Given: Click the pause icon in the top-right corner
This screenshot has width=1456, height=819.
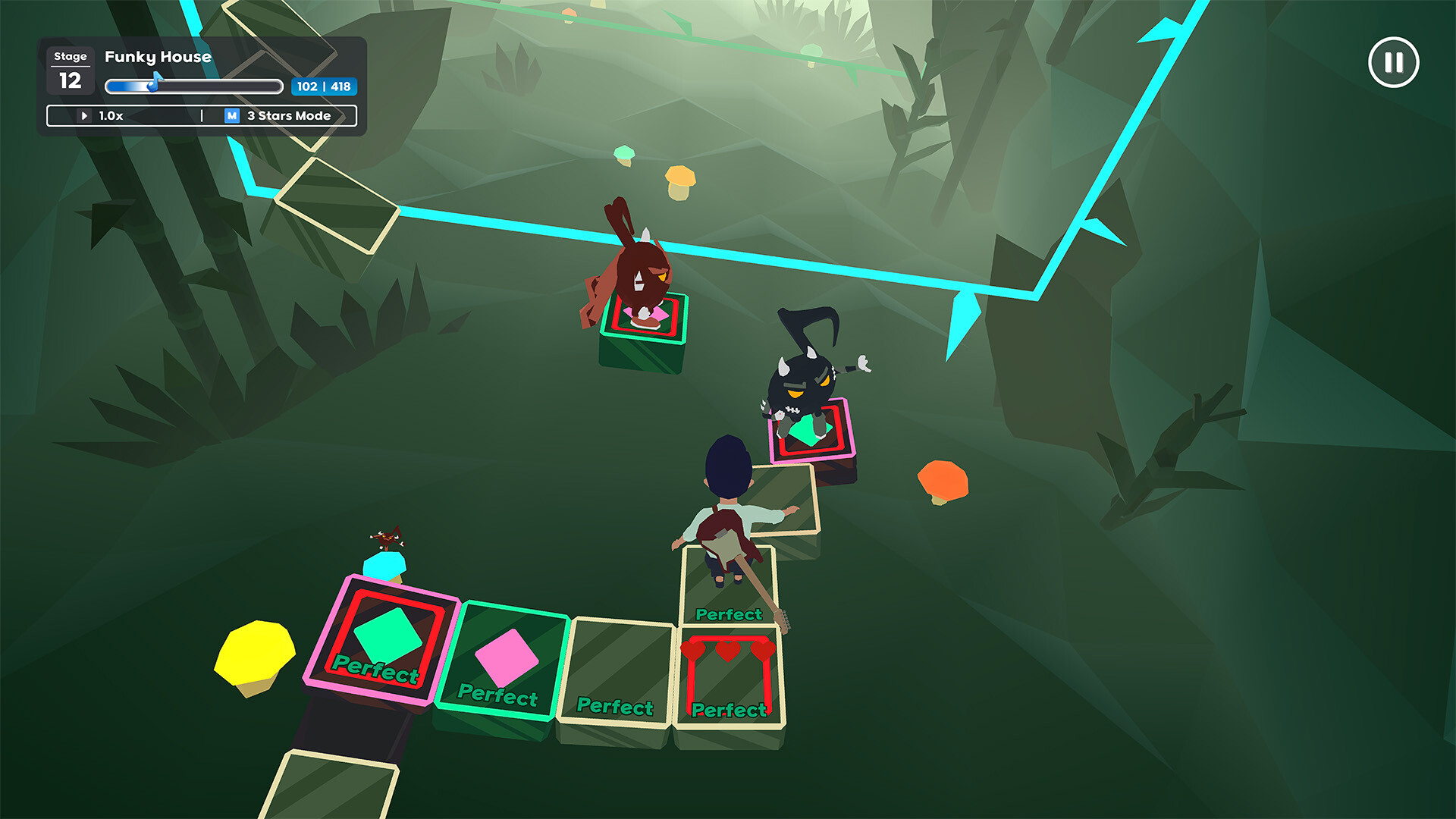Looking at the screenshot, I should (1395, 62).
